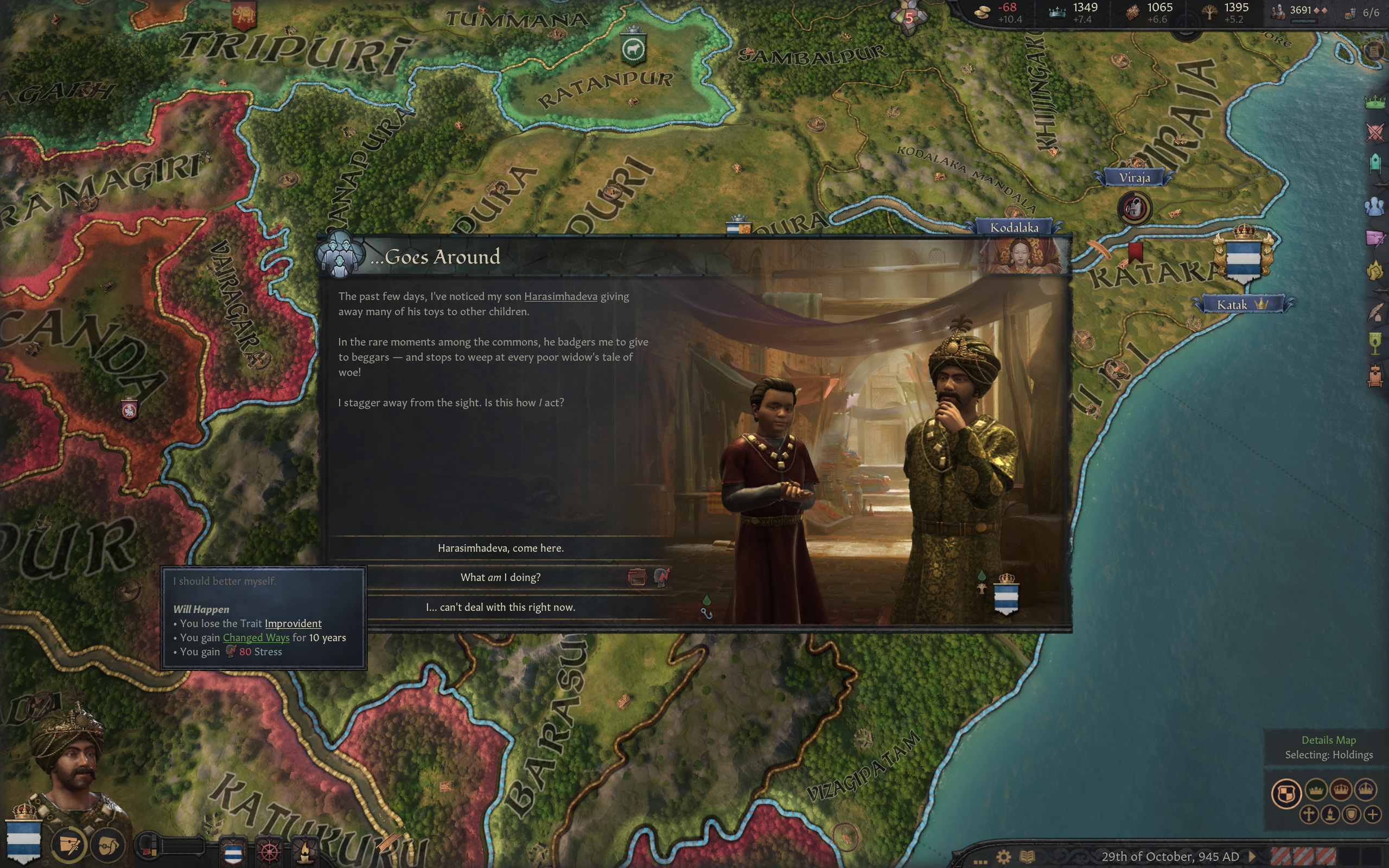
Task: Show more map modes with plus button
Action: (1373, 815)
